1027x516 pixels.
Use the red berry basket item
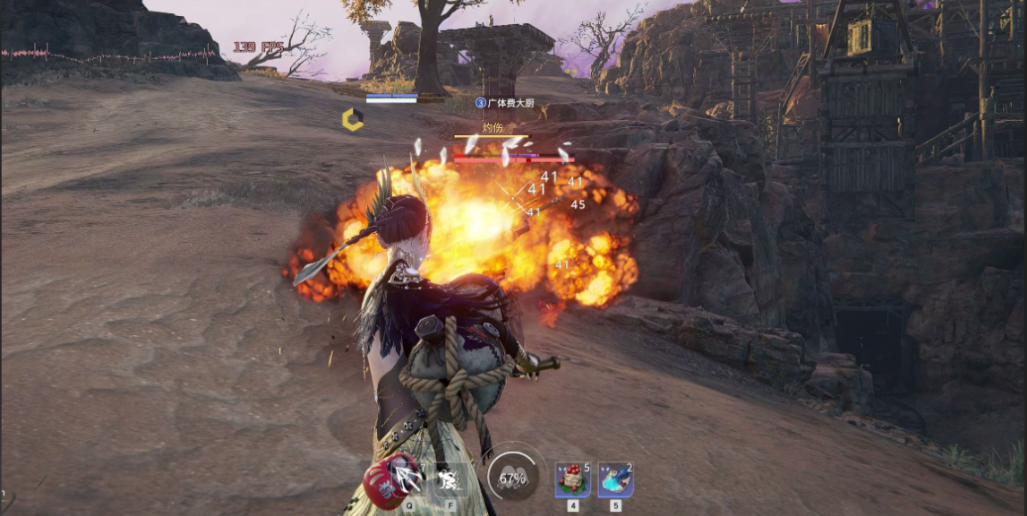572,480
